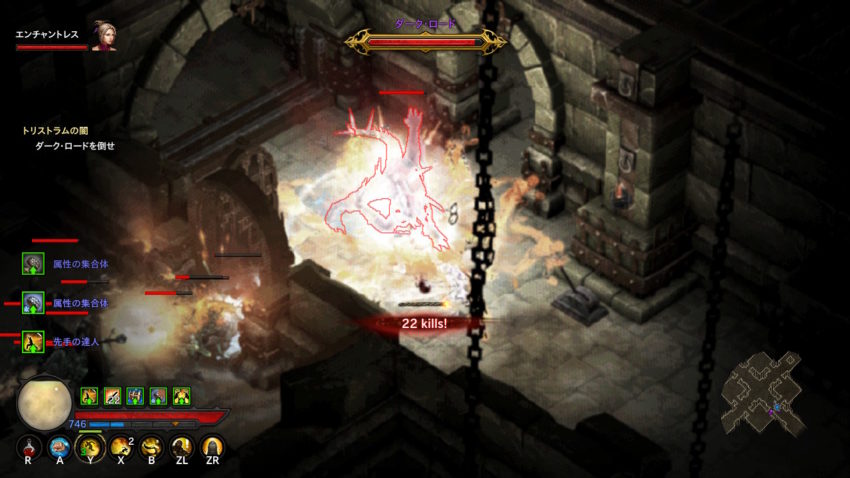Activate the yellow dashing figure skill
The image size is (850, 478).
(90, 447)
